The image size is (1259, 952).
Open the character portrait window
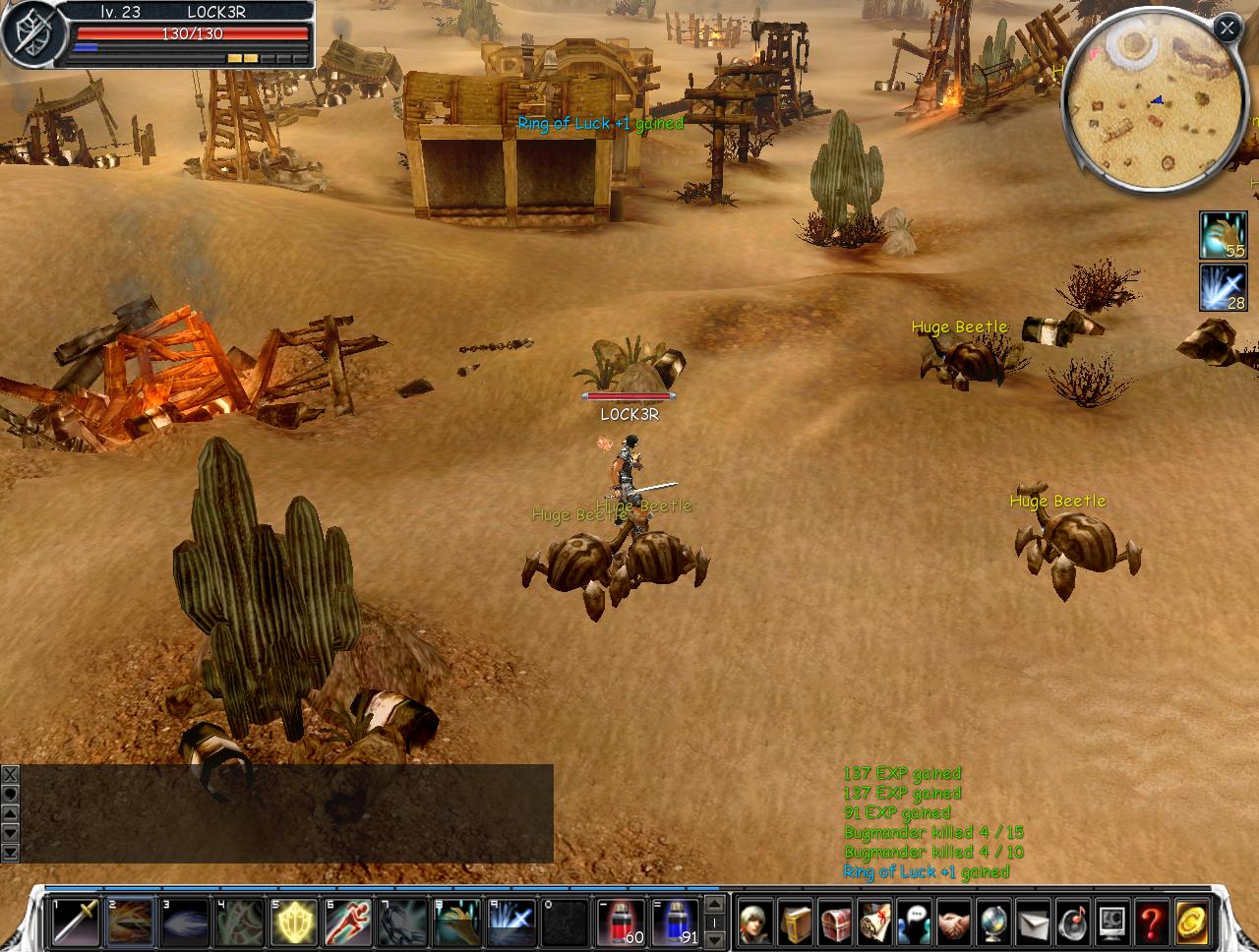pyautogui.click(x=755, y=923)
